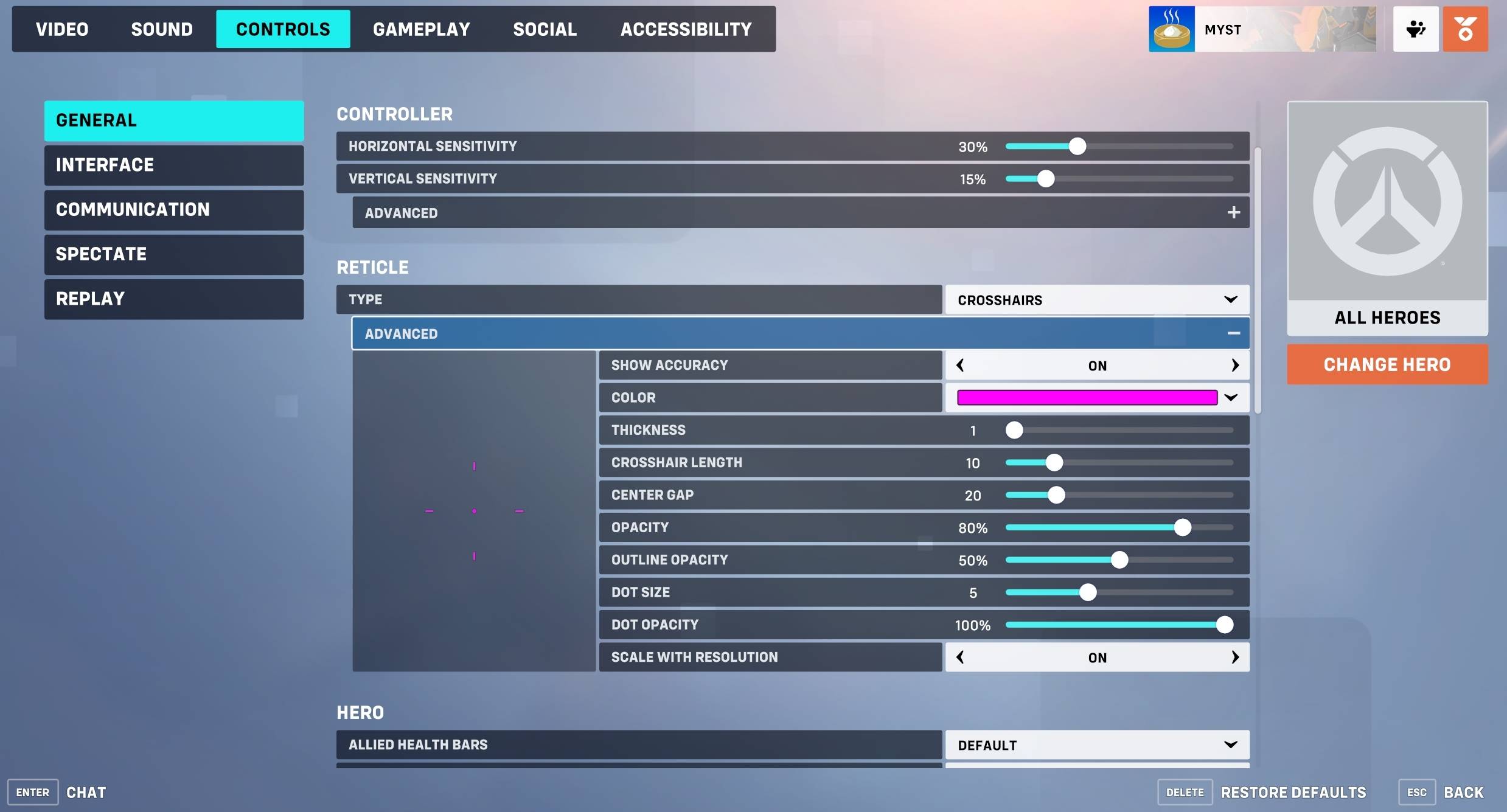Open the Sound settings tab
Viewport: 1507px width, 812px height.
coord(162,29)
